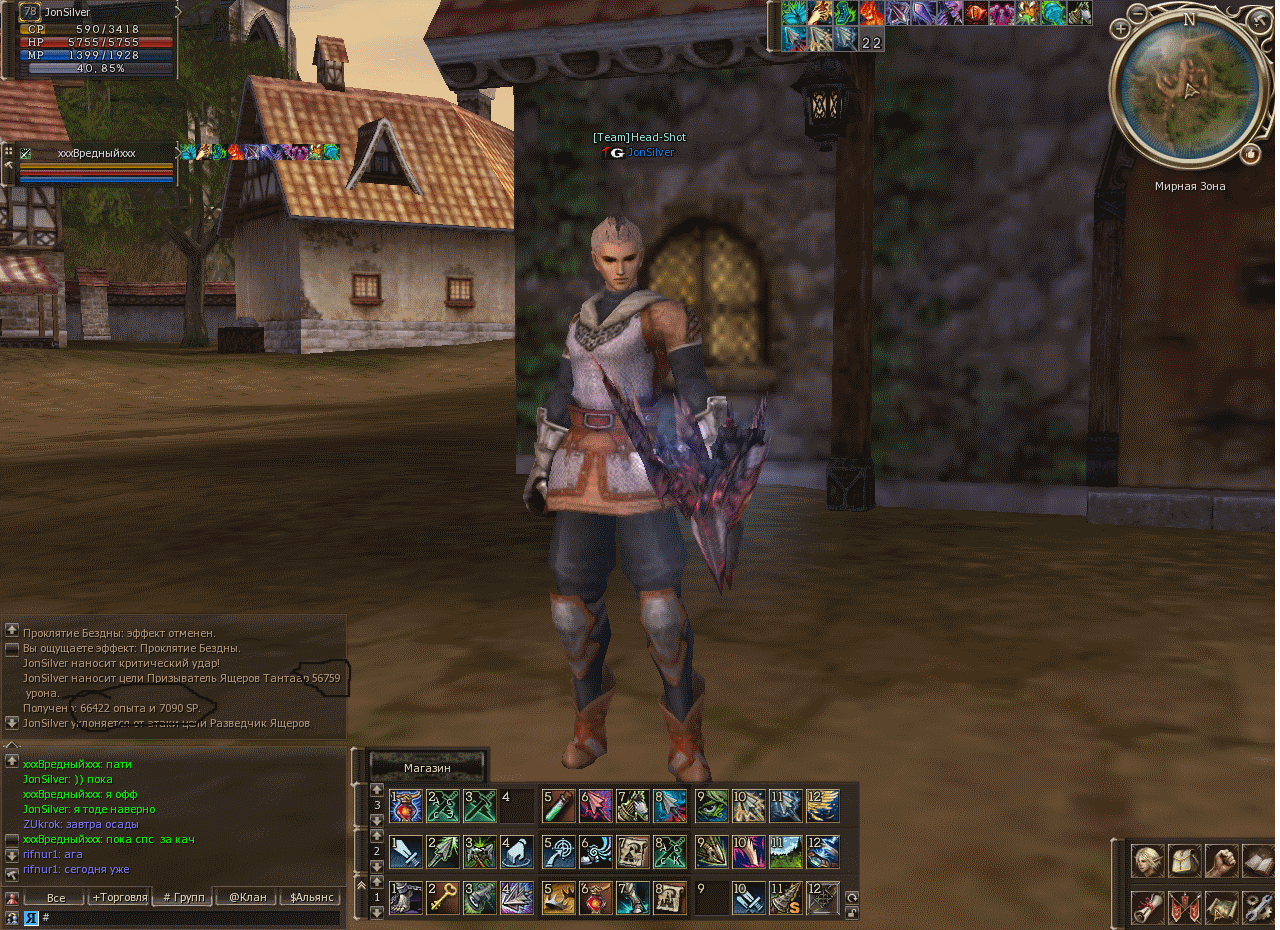Open the Магазин shop button
This screenshot has height=930, width=1280.
tap(427, 767)
